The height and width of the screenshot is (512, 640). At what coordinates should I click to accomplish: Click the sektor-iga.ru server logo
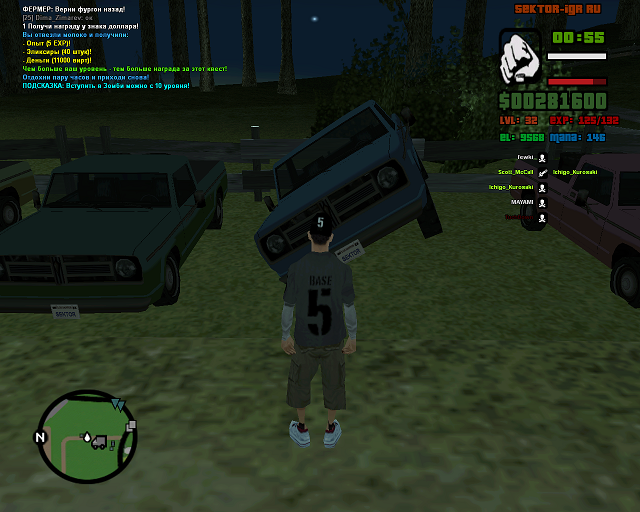(559, 9)
